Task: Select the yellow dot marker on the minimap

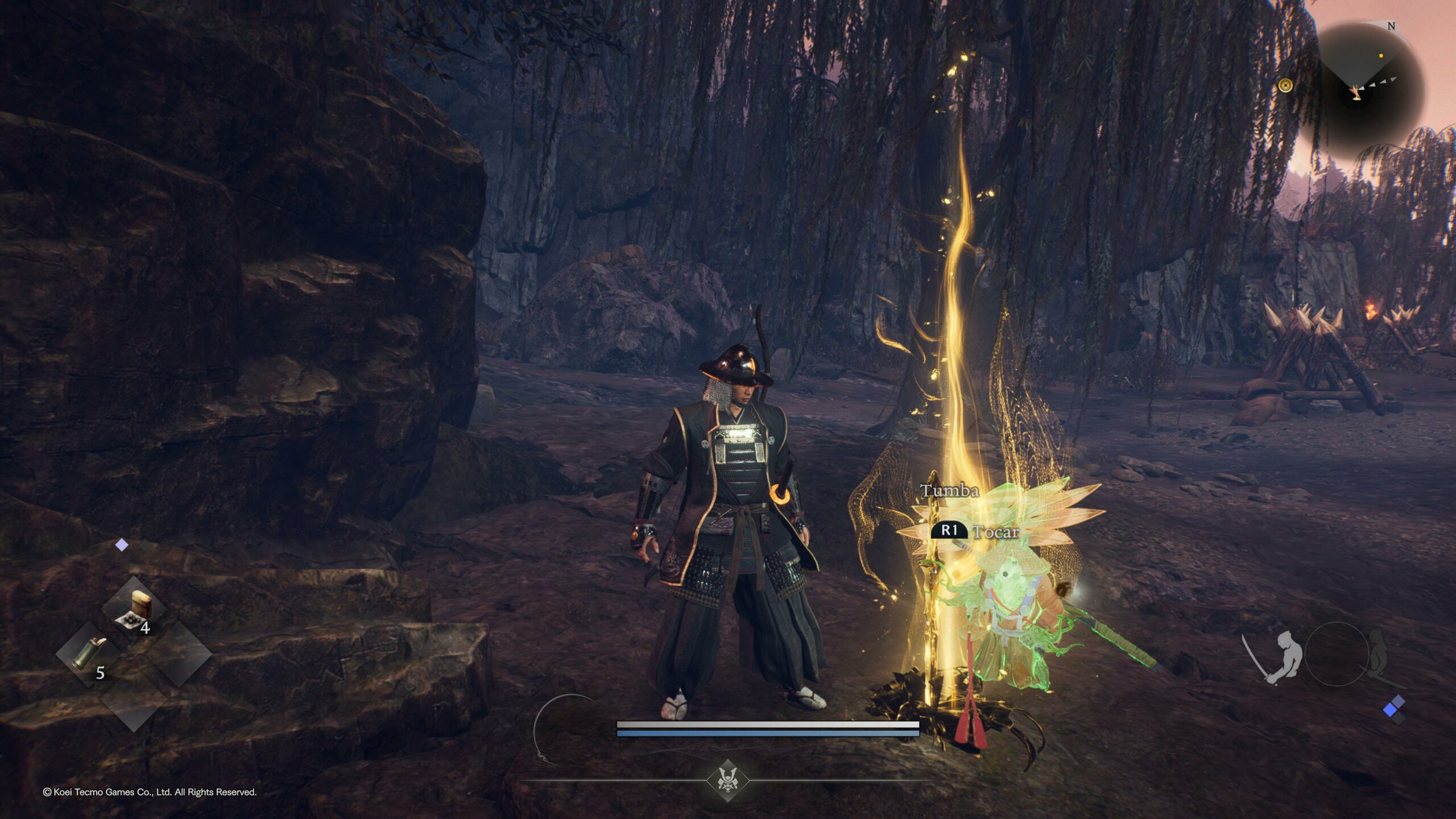Action: click(x=1381, y=56)
